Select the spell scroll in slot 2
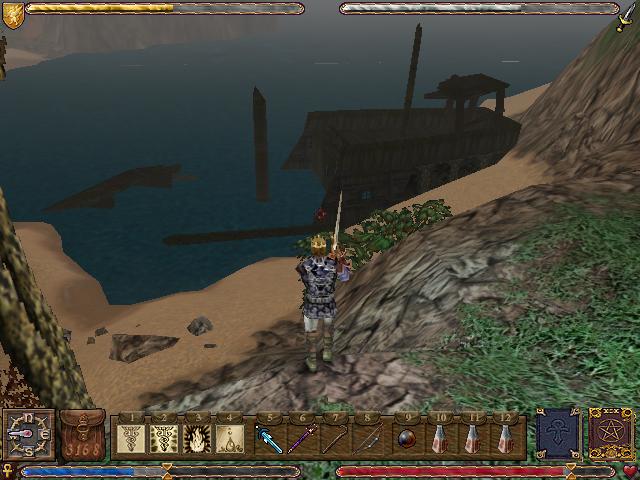The image size is (640, 480). (165, 437)
